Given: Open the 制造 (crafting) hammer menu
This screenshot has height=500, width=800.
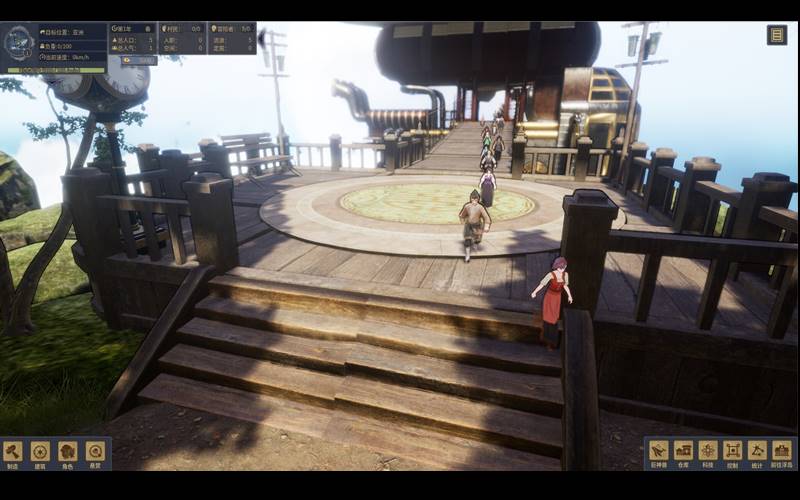Looking at the screenshot, I should pyautogui.click(x=13, y=452).
